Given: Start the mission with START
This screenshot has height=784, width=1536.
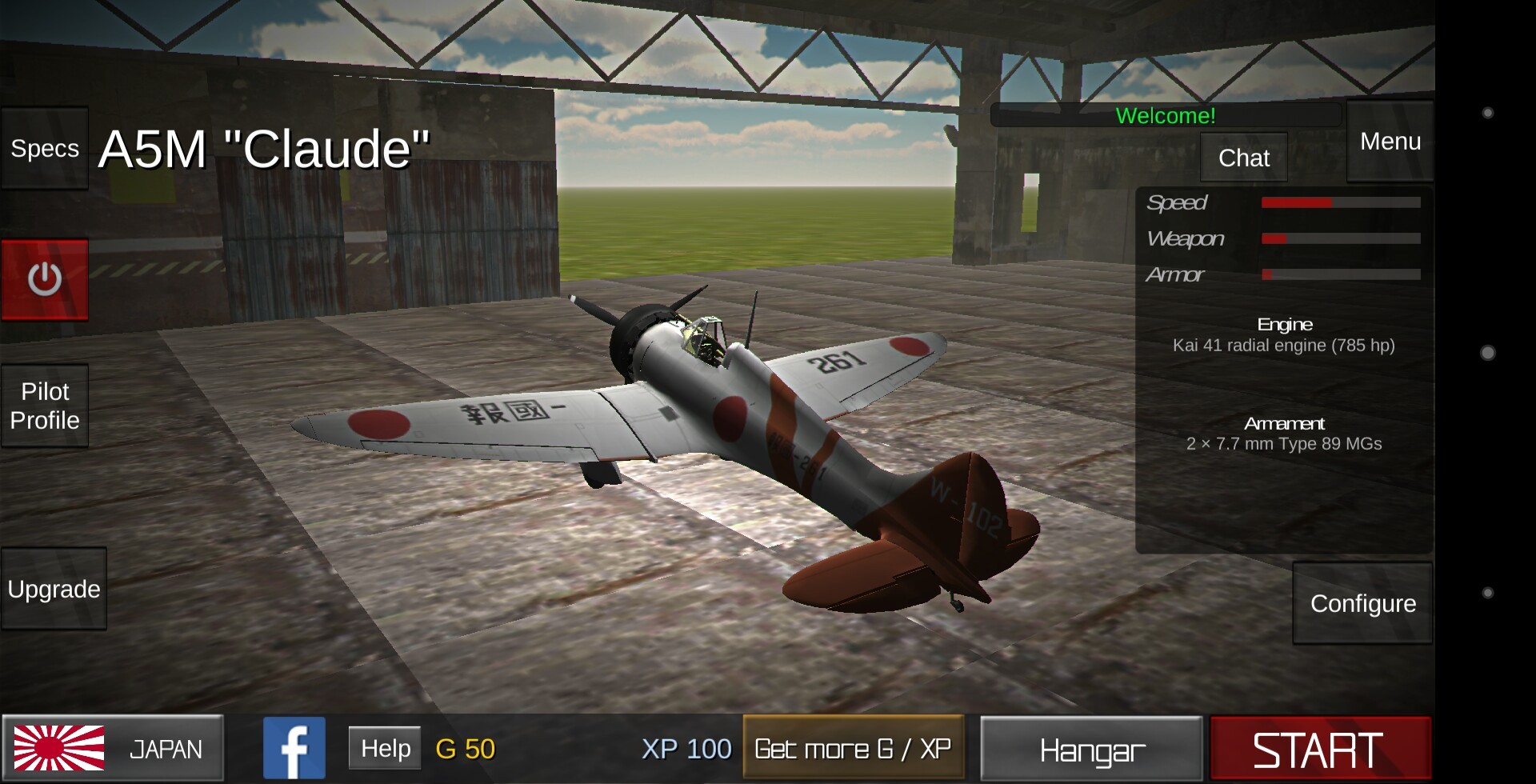Looking at the screenshot, I should click(1320, 750).
